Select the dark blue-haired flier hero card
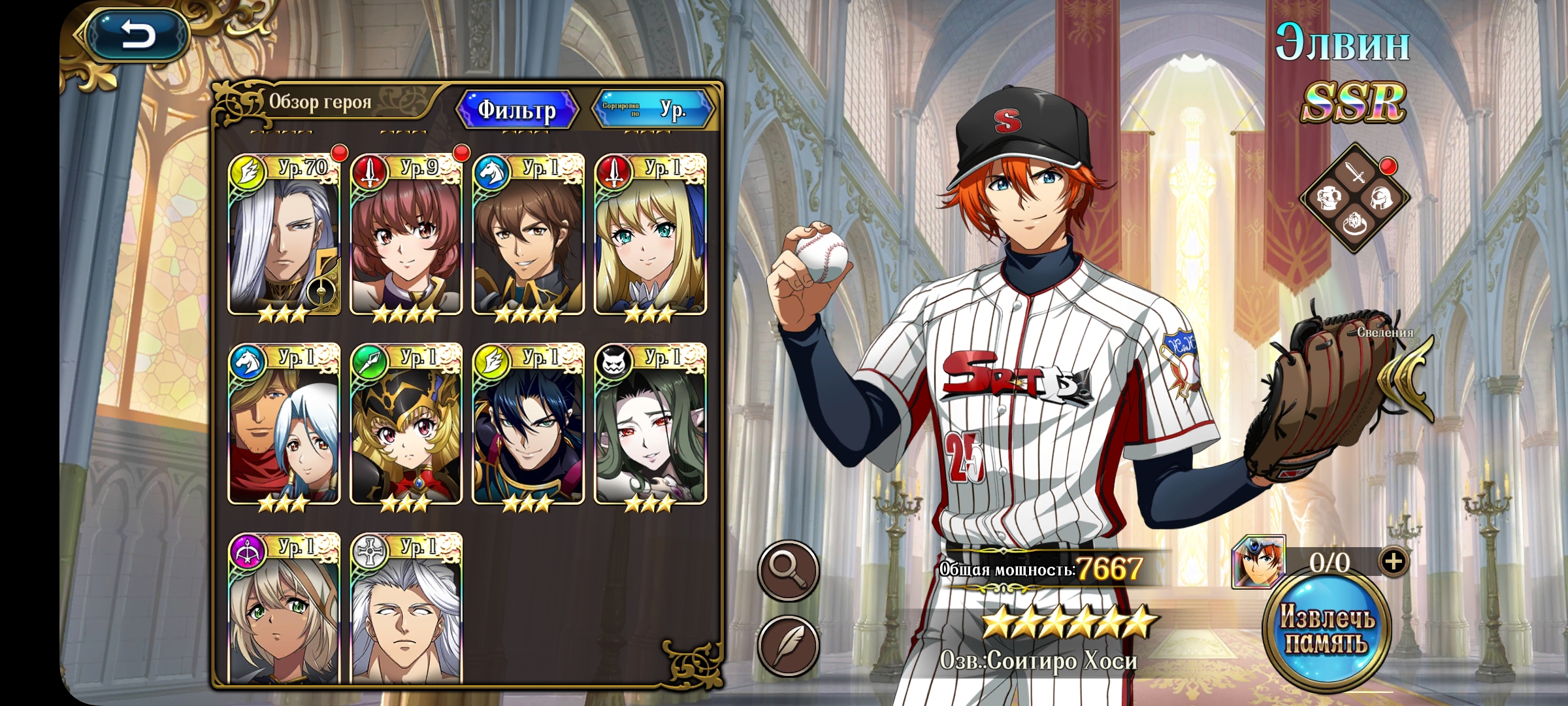This screenshot has width=1568, height=706. 528,425
